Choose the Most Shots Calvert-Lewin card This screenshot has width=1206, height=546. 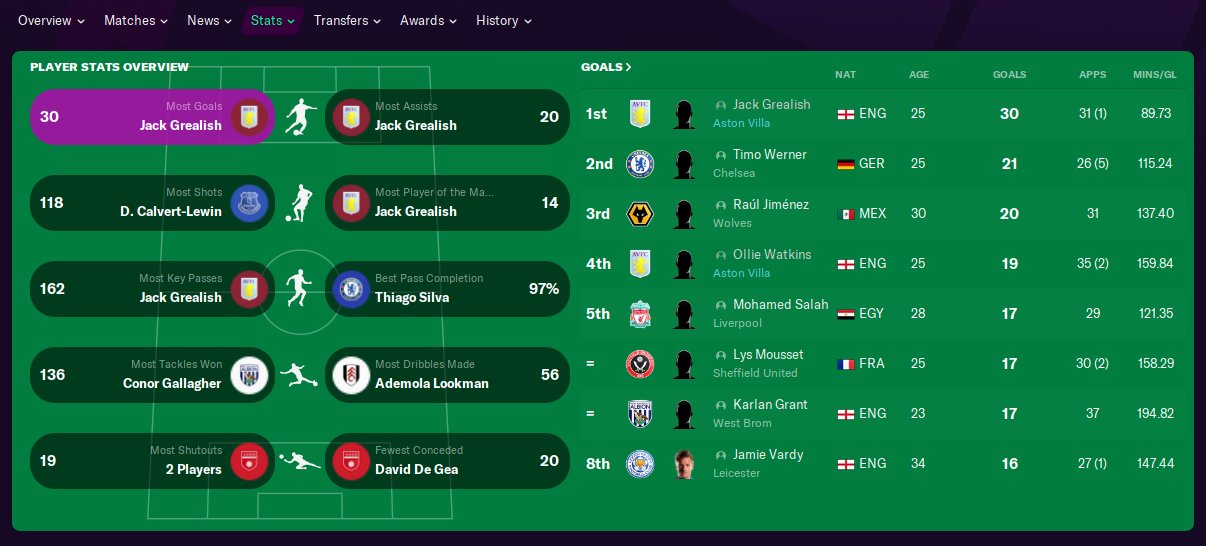point(152,203)
